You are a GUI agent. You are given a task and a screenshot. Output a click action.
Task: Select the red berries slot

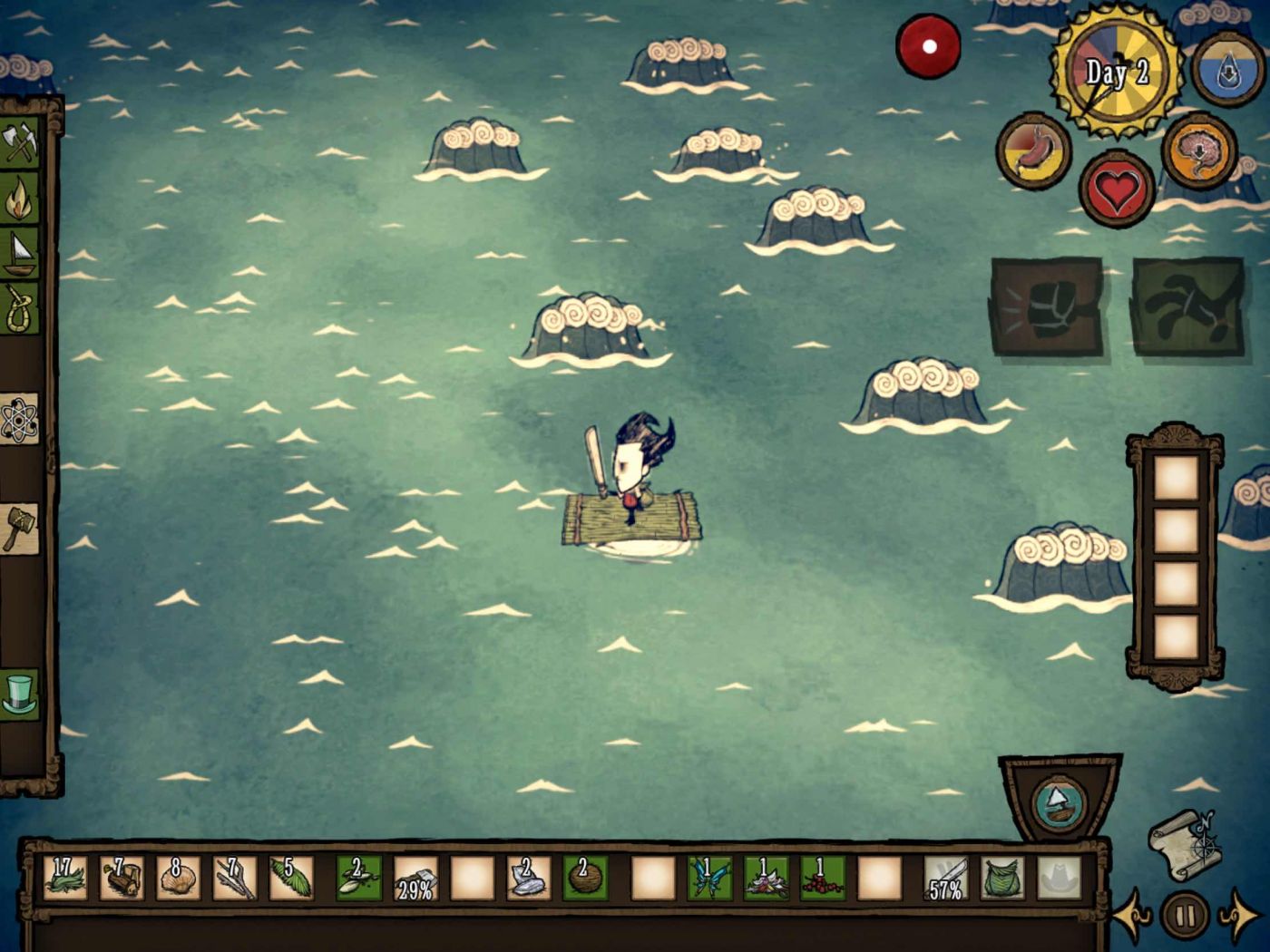point(822,878)
